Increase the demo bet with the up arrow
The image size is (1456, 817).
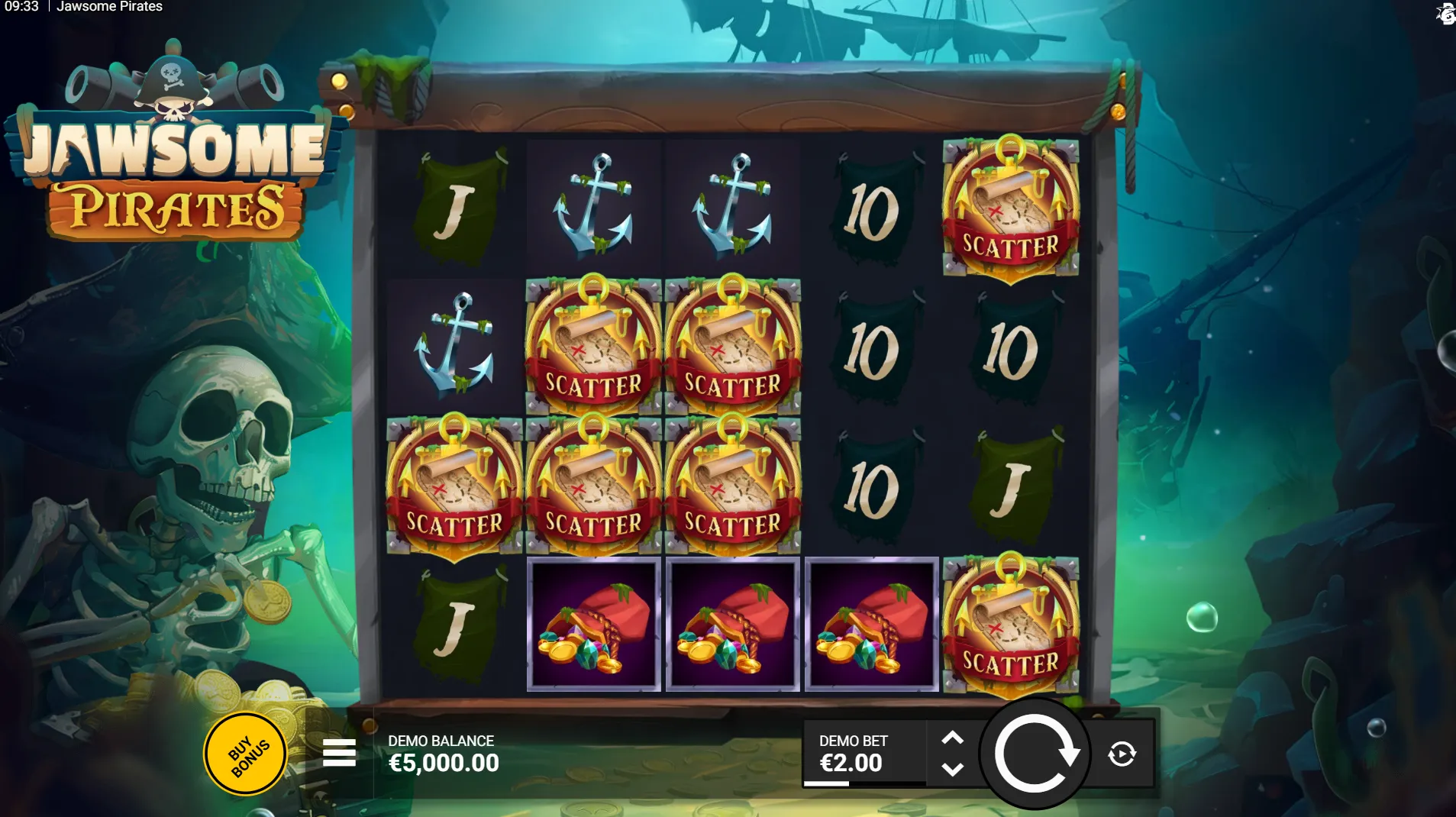[952, 738]
